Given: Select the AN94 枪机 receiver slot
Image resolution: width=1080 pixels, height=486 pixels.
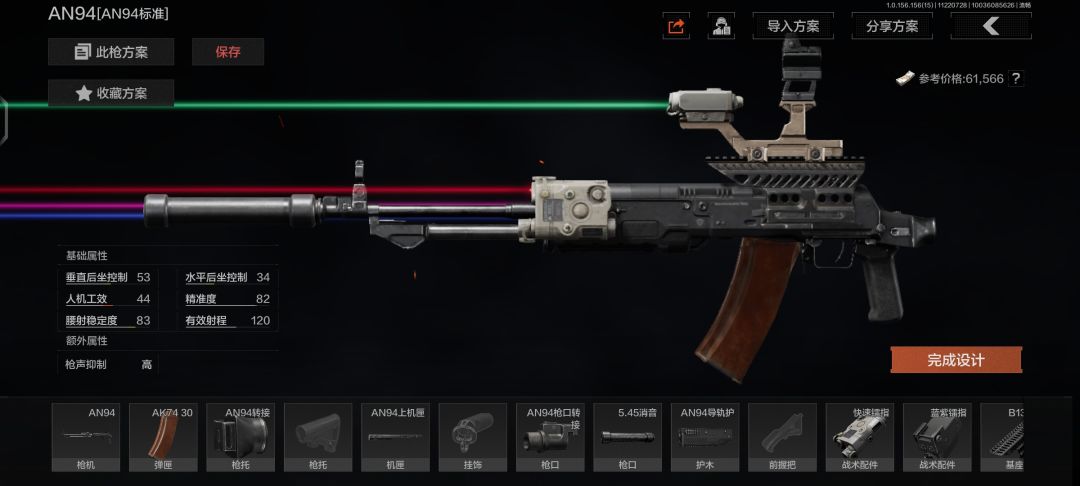Looking at the screenshot, I should [85, 437].
